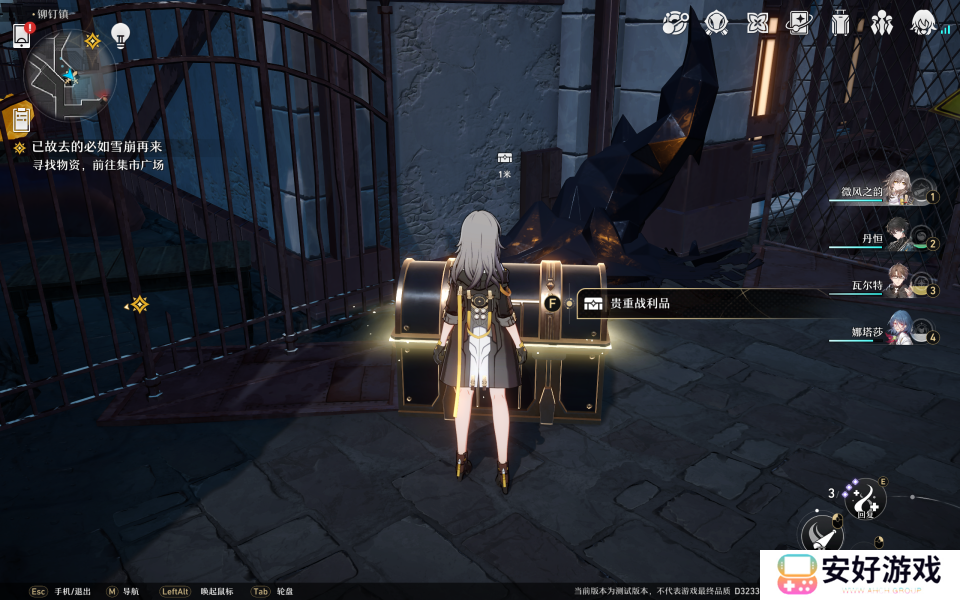Open the compass-shaped guide icon
Image resolution: width=960 pixels, height=600 pixels.
click(716, 22)
